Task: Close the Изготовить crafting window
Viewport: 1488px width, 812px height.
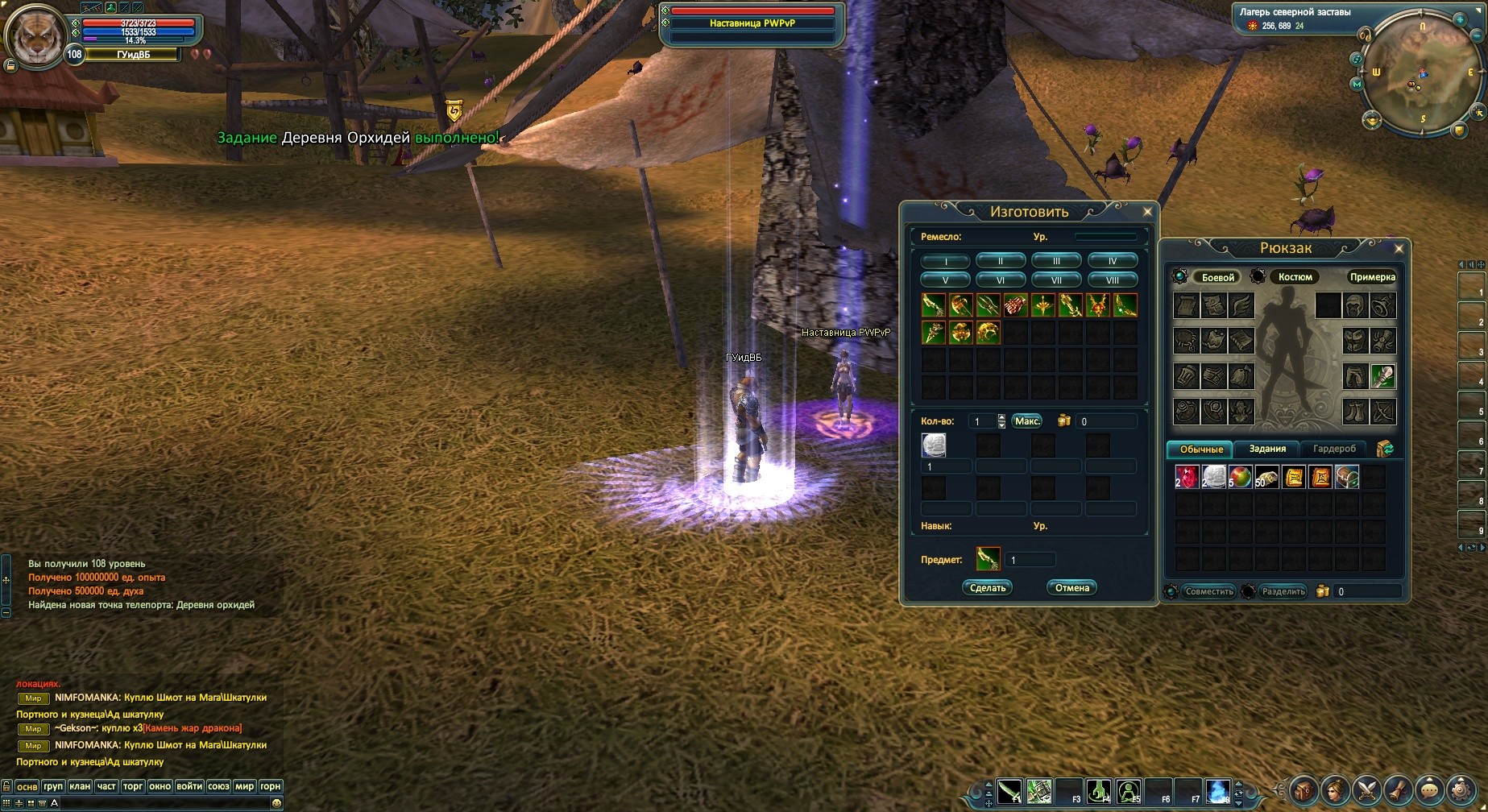Action: click(x=1147, y=212)
